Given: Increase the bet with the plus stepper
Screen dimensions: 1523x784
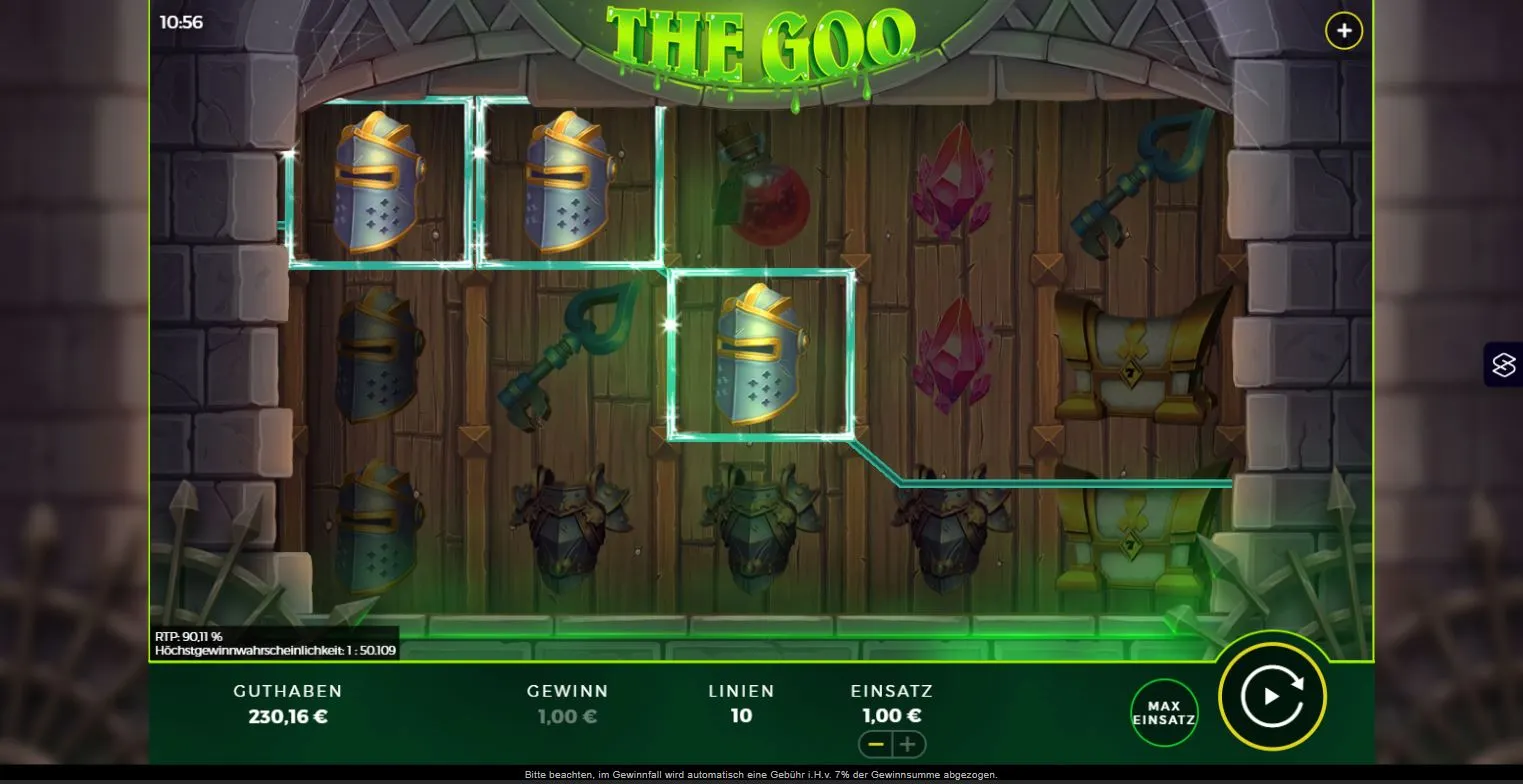Looking at the screenshot, I should pos(909,744).
